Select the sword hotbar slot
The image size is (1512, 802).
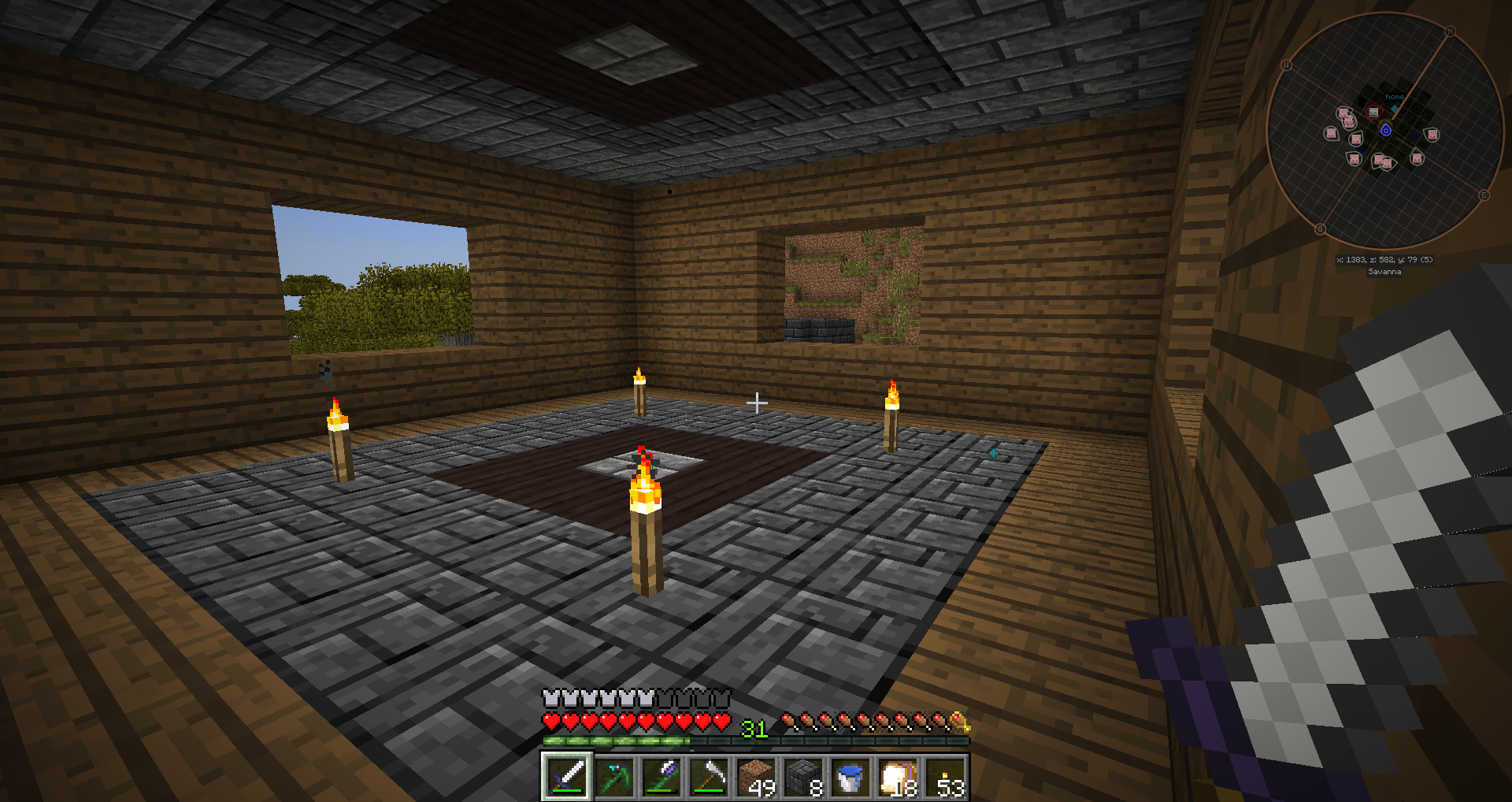(x=567, y=777)
